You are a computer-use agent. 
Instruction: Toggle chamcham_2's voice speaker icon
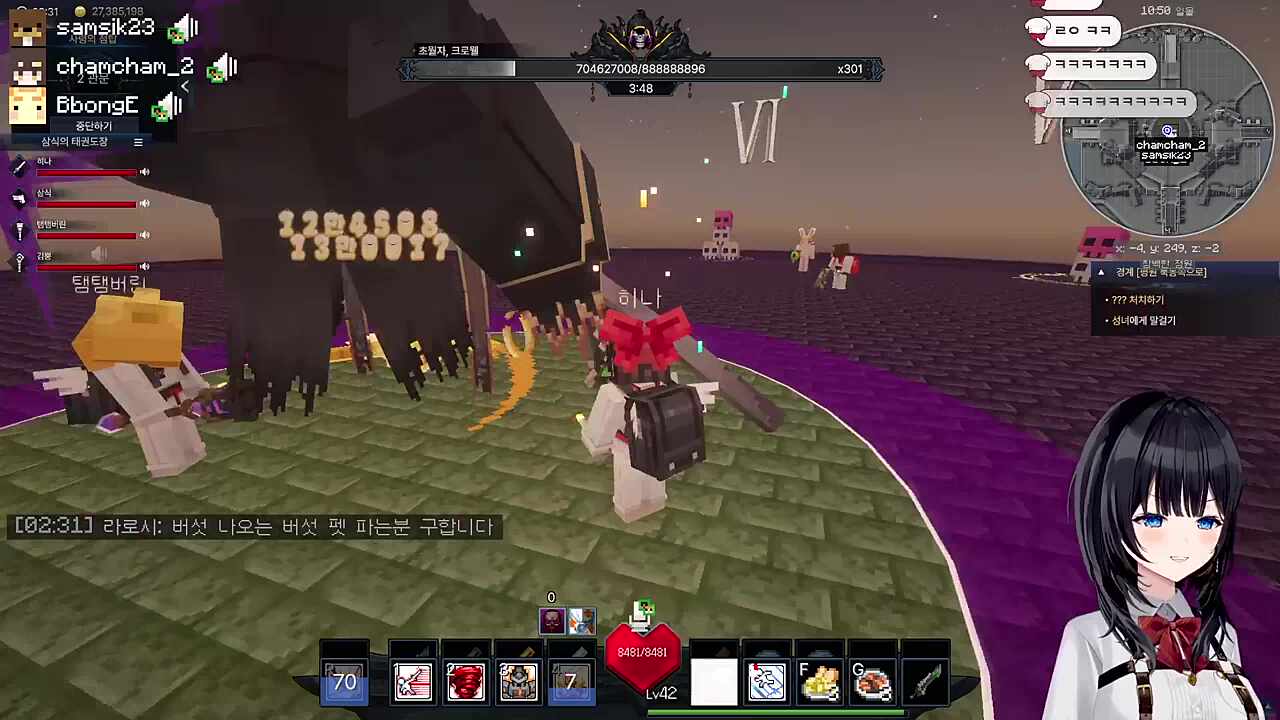coord(225,67)
